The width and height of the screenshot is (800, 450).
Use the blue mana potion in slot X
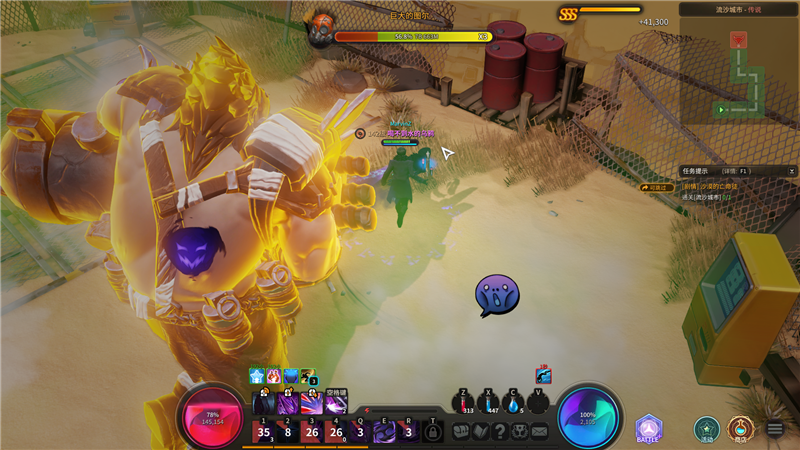[x=489, y=402]
